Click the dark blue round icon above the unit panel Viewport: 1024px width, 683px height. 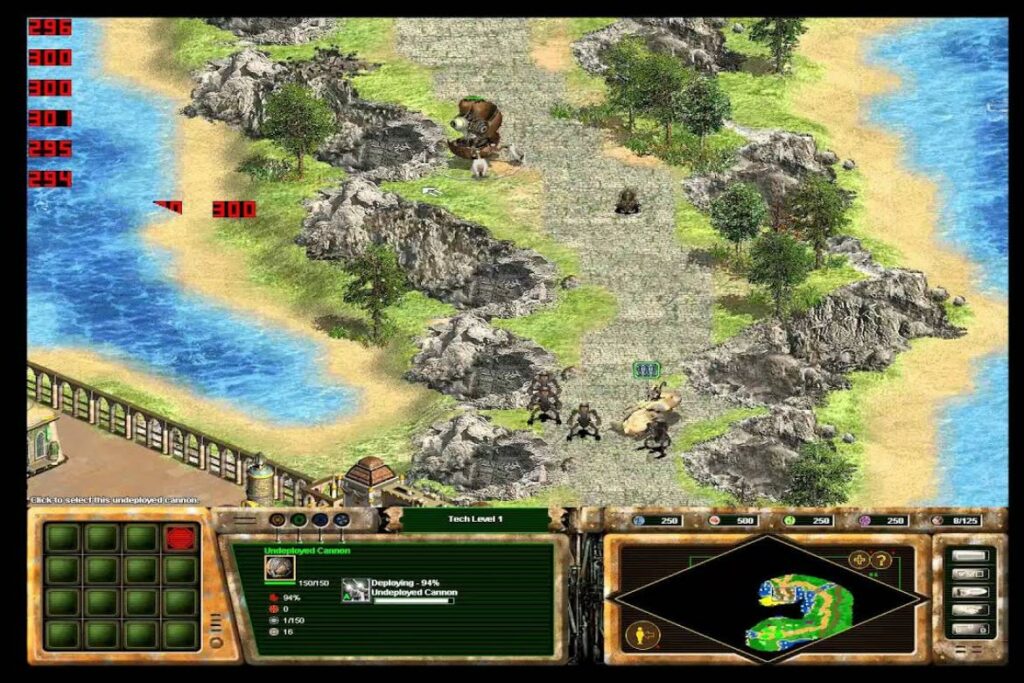pos(319,521)
